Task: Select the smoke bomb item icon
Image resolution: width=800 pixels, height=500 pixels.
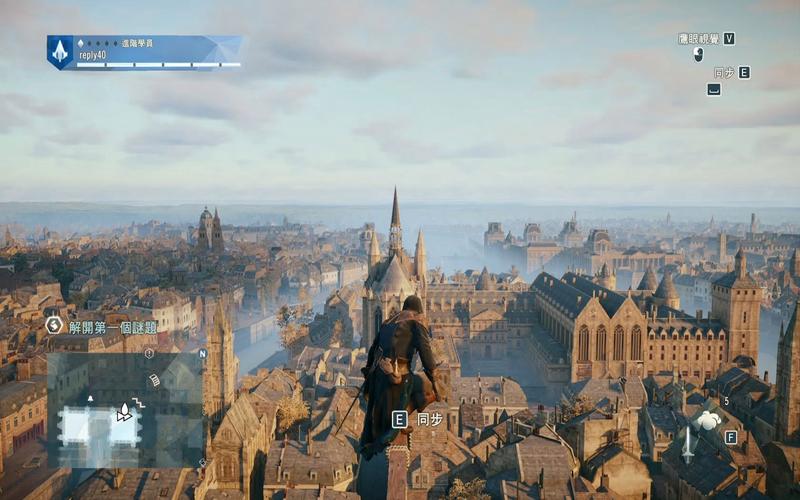Action: coord(708,420)
